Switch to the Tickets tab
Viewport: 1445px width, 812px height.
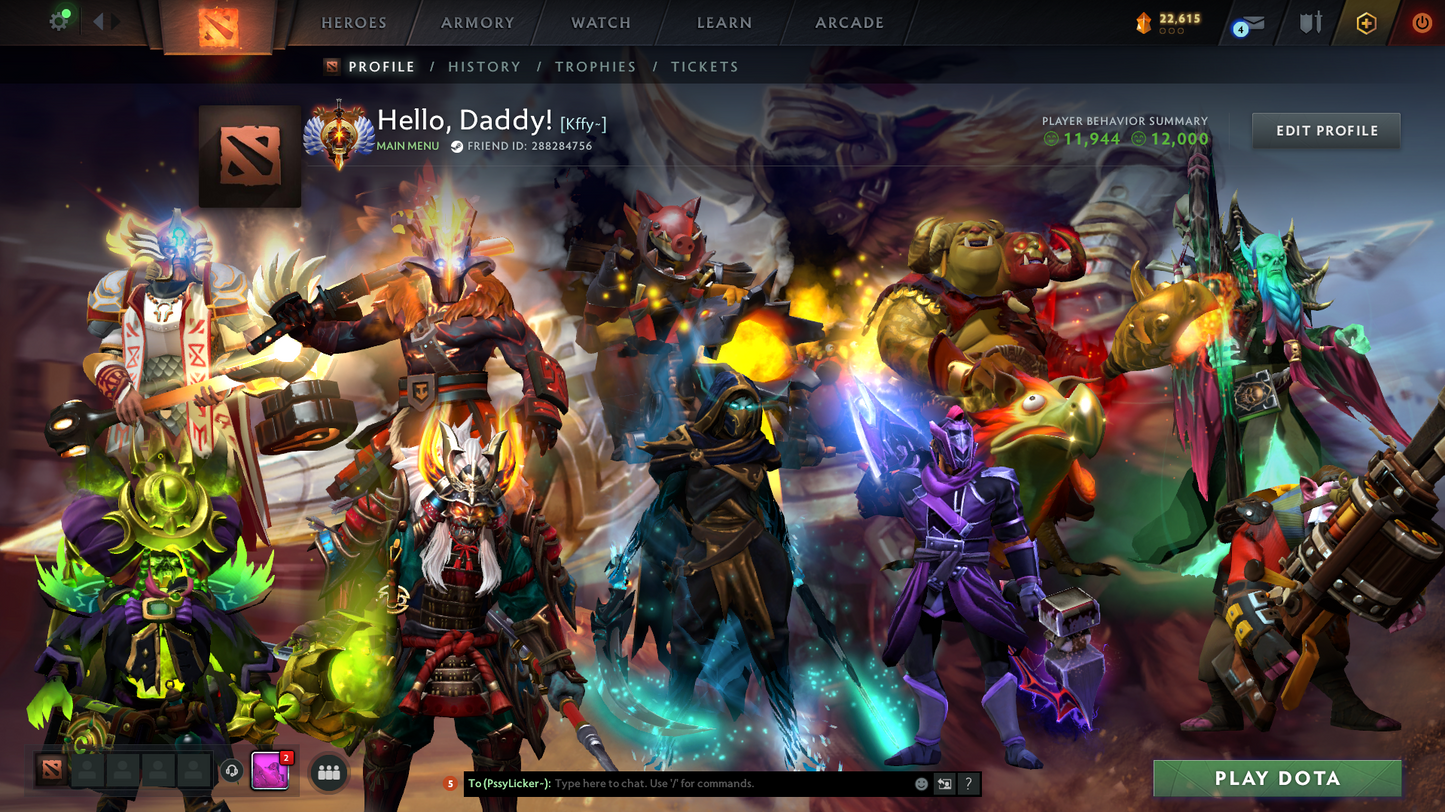pyautogui.click(x=704, y=67)
